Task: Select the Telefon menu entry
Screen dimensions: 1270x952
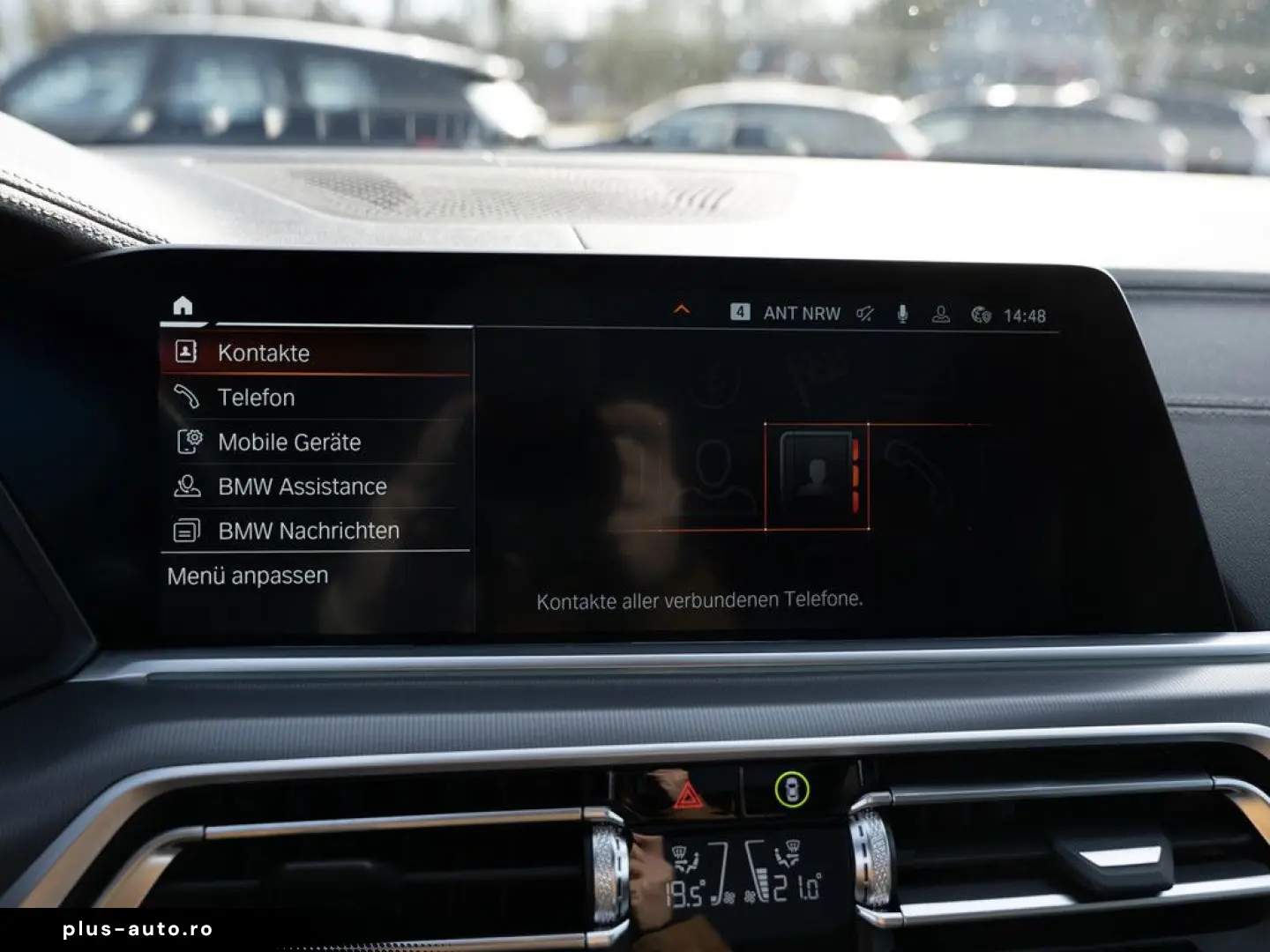Action: click(x=256, y=398)
